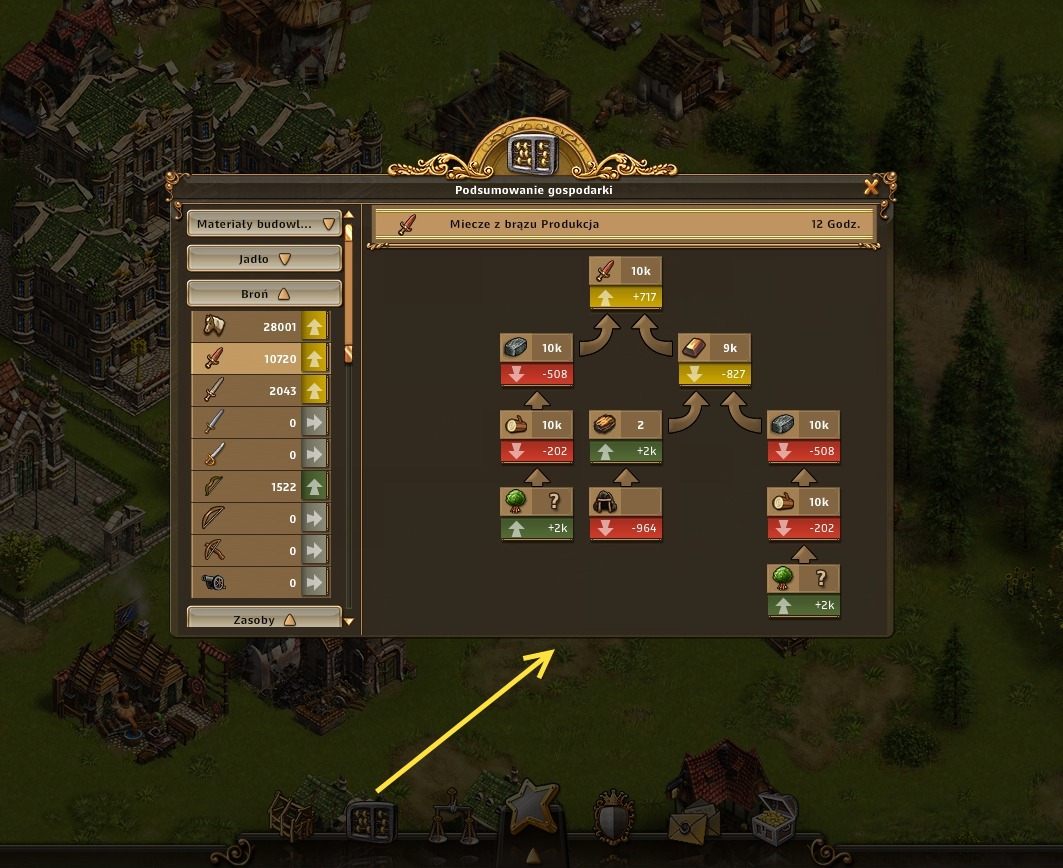Select the bronze sword row with 10720
The height and width of the screenshot is (868, 1063).
pos(260,358)
